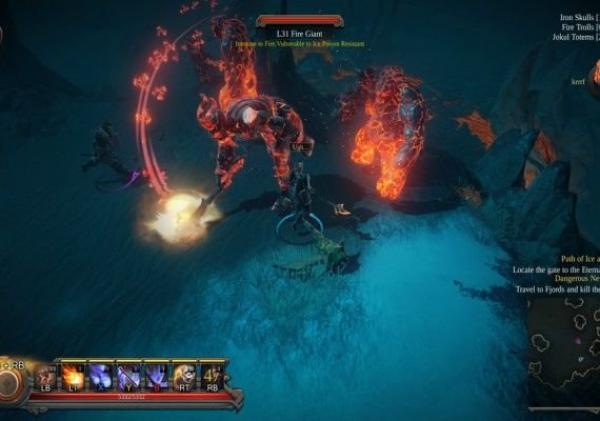The width and height of the screenshot is (600, 421).
Task: Use the golden face skill marked RT
Action: pos(184,376)
